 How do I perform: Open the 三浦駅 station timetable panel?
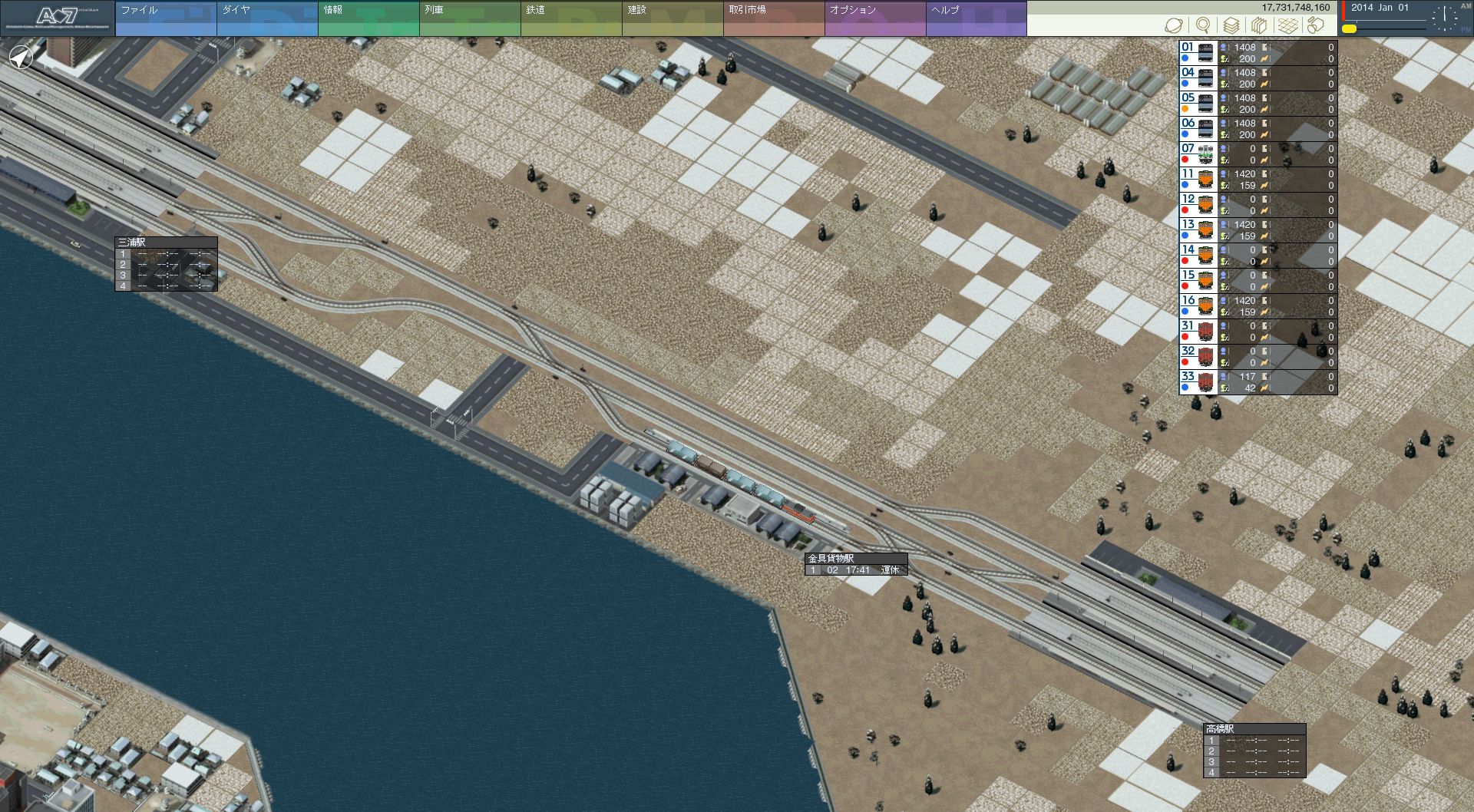point(166,243)
